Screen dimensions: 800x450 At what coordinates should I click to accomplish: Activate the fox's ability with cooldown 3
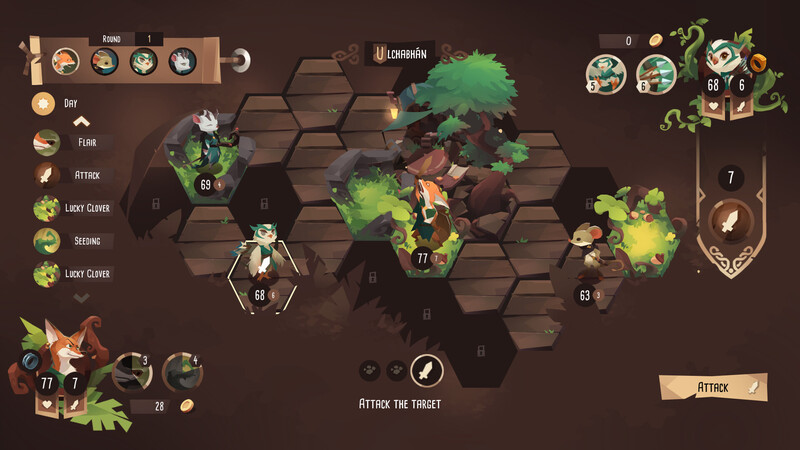coord(132,371)
